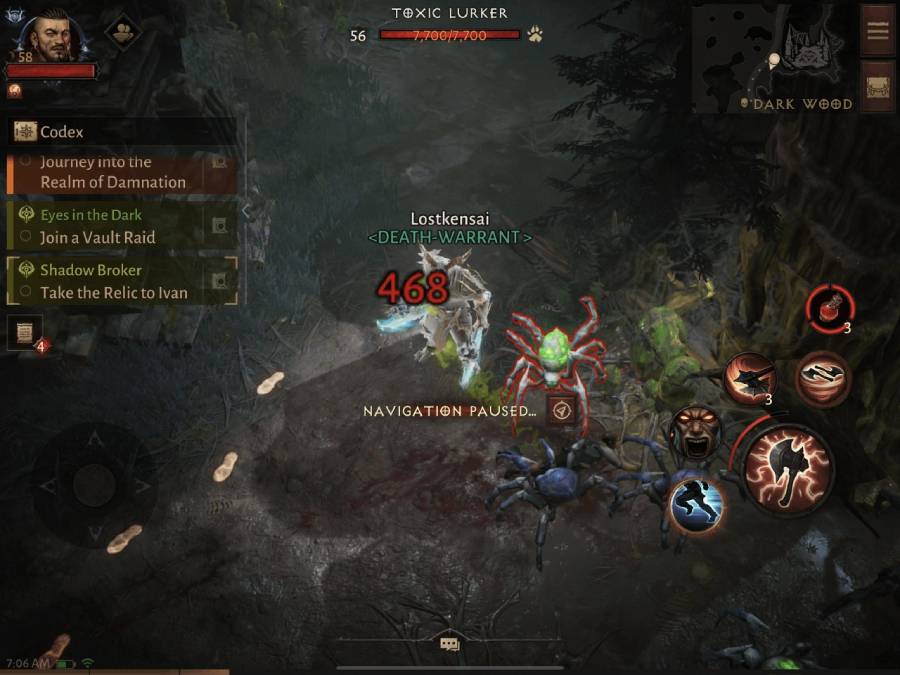Open the party icon beside the portrait
The height and width of the screenshot is (675, 900).
(123, 30)
